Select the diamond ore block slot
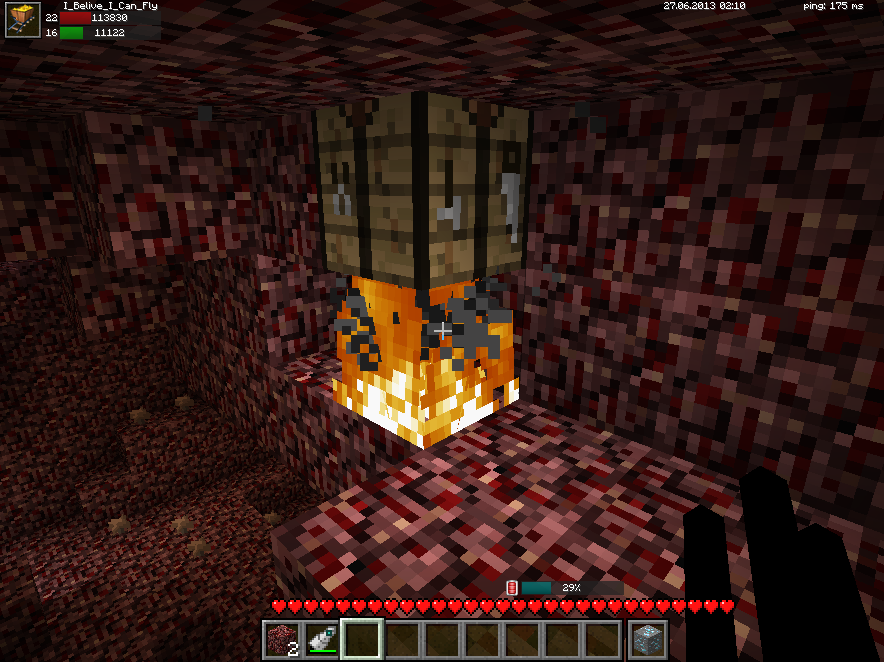This screenshot has width=884, height=662. click(647, 639)
